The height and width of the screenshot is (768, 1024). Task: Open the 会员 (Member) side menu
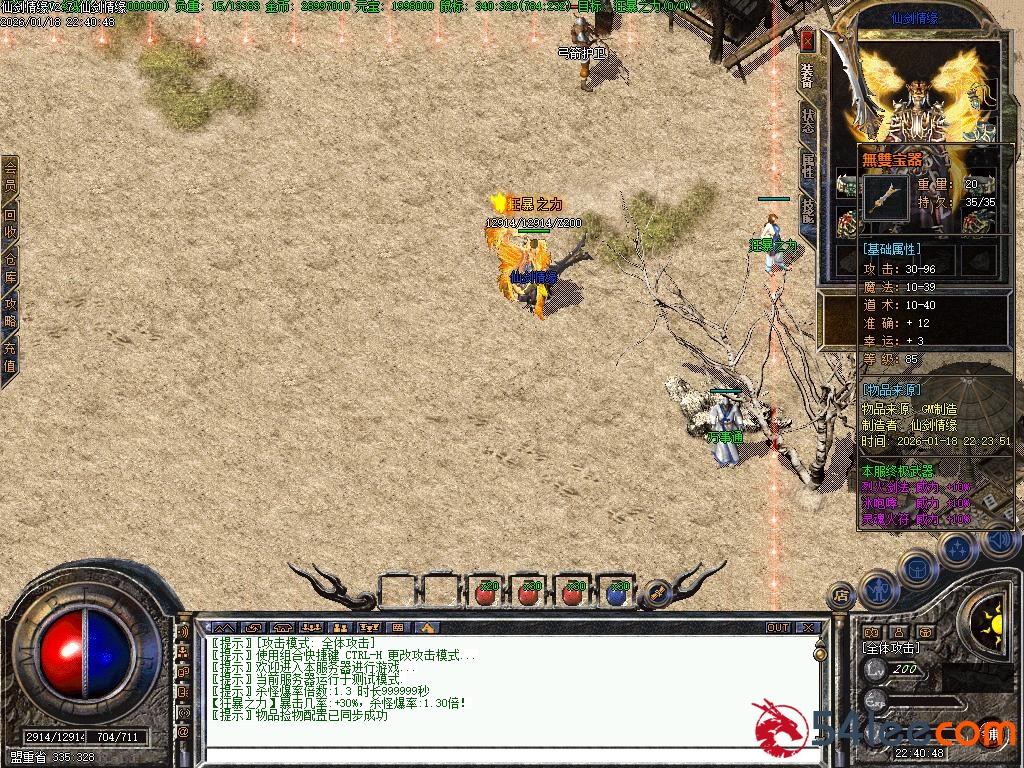point(10,177)
